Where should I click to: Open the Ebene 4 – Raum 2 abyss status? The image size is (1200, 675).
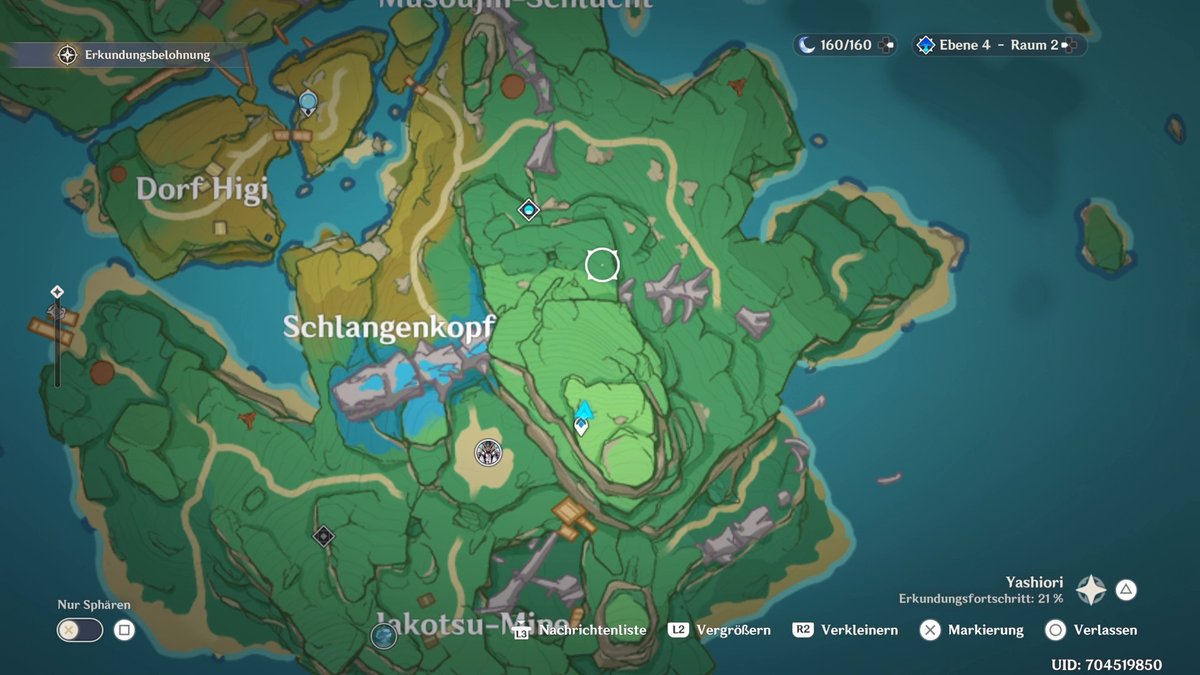click(x=997, y=45)
